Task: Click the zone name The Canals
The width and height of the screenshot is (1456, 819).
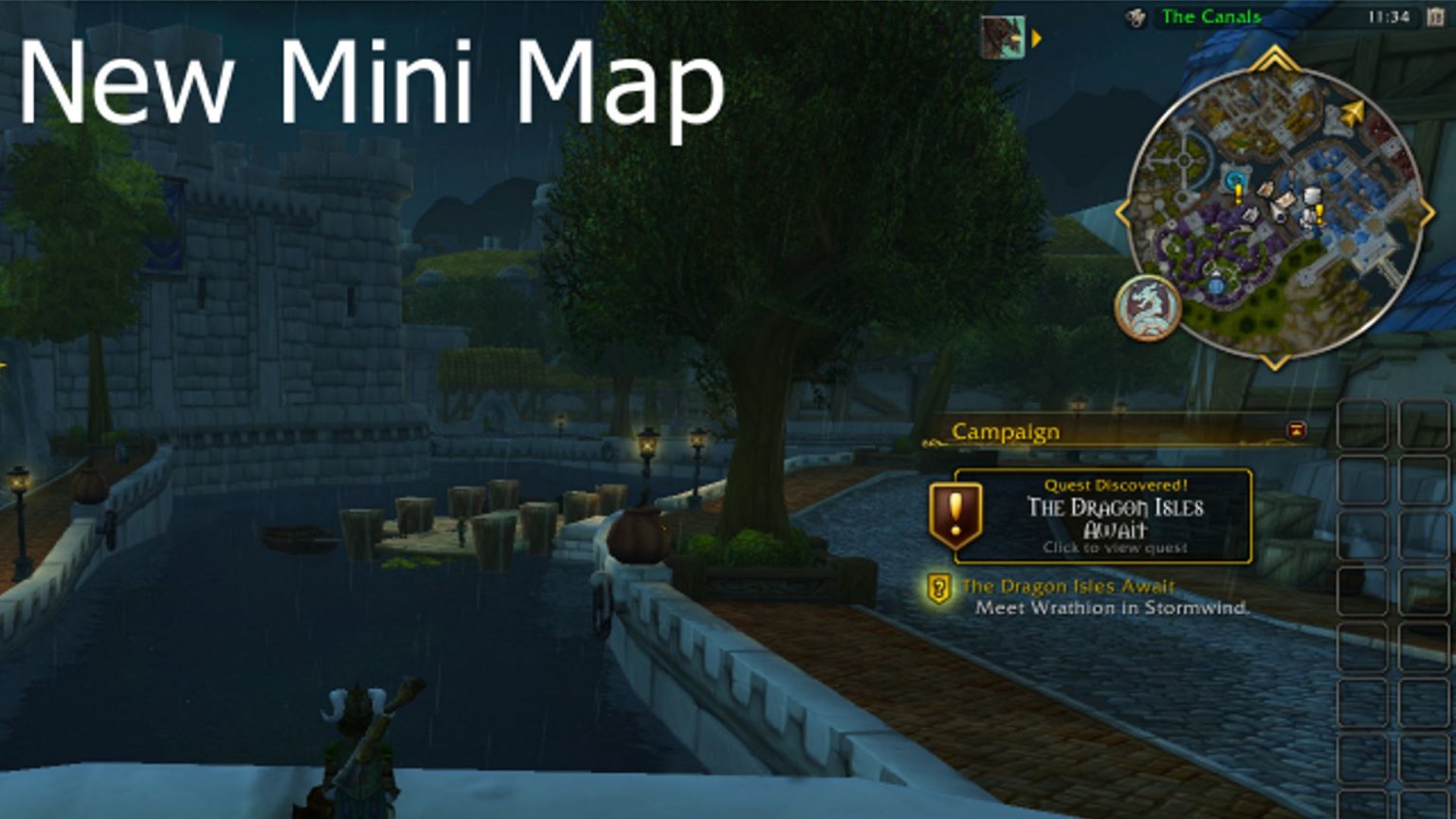Action: click(1210, 16)
